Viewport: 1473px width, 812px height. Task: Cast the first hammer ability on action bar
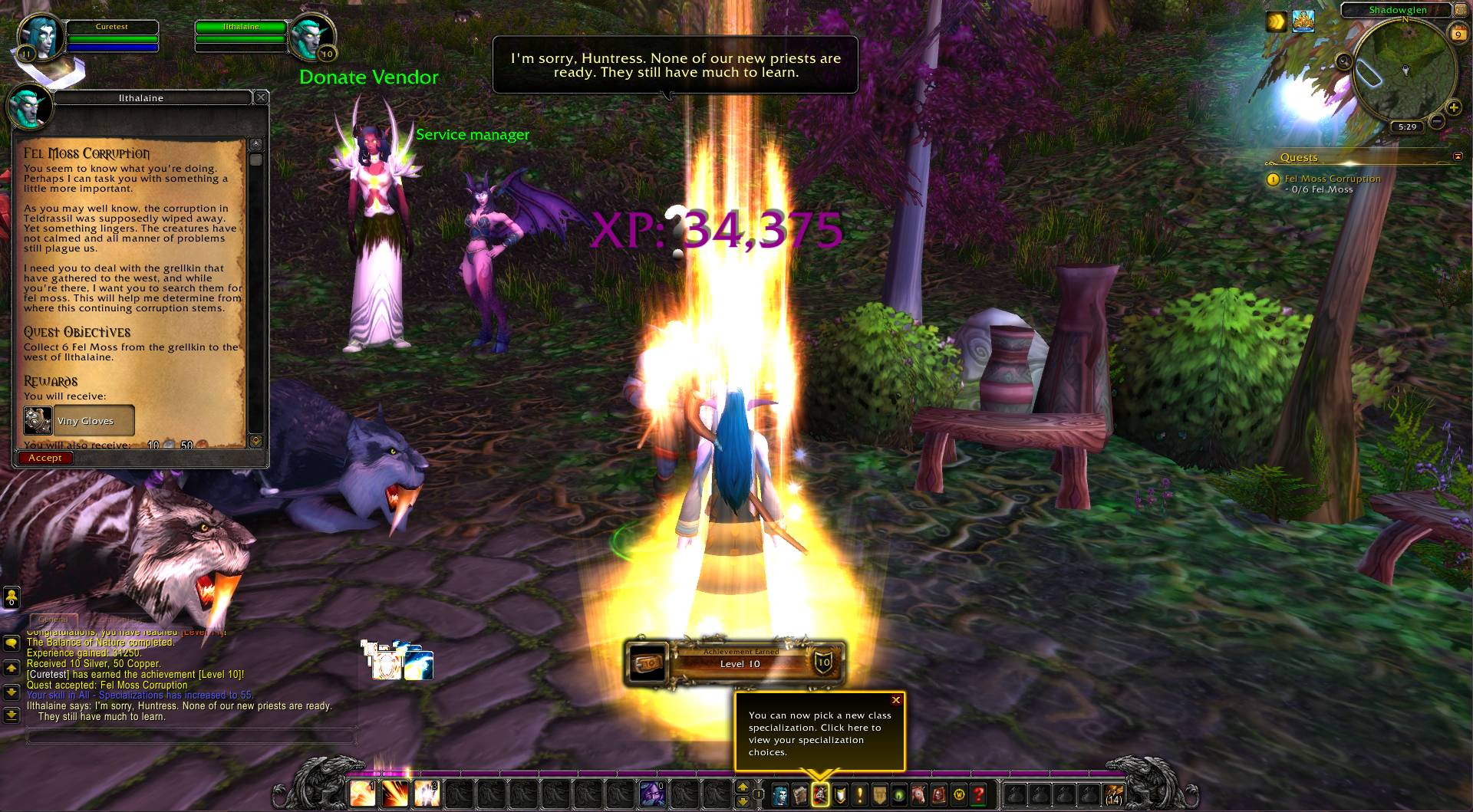click(363, 794)
